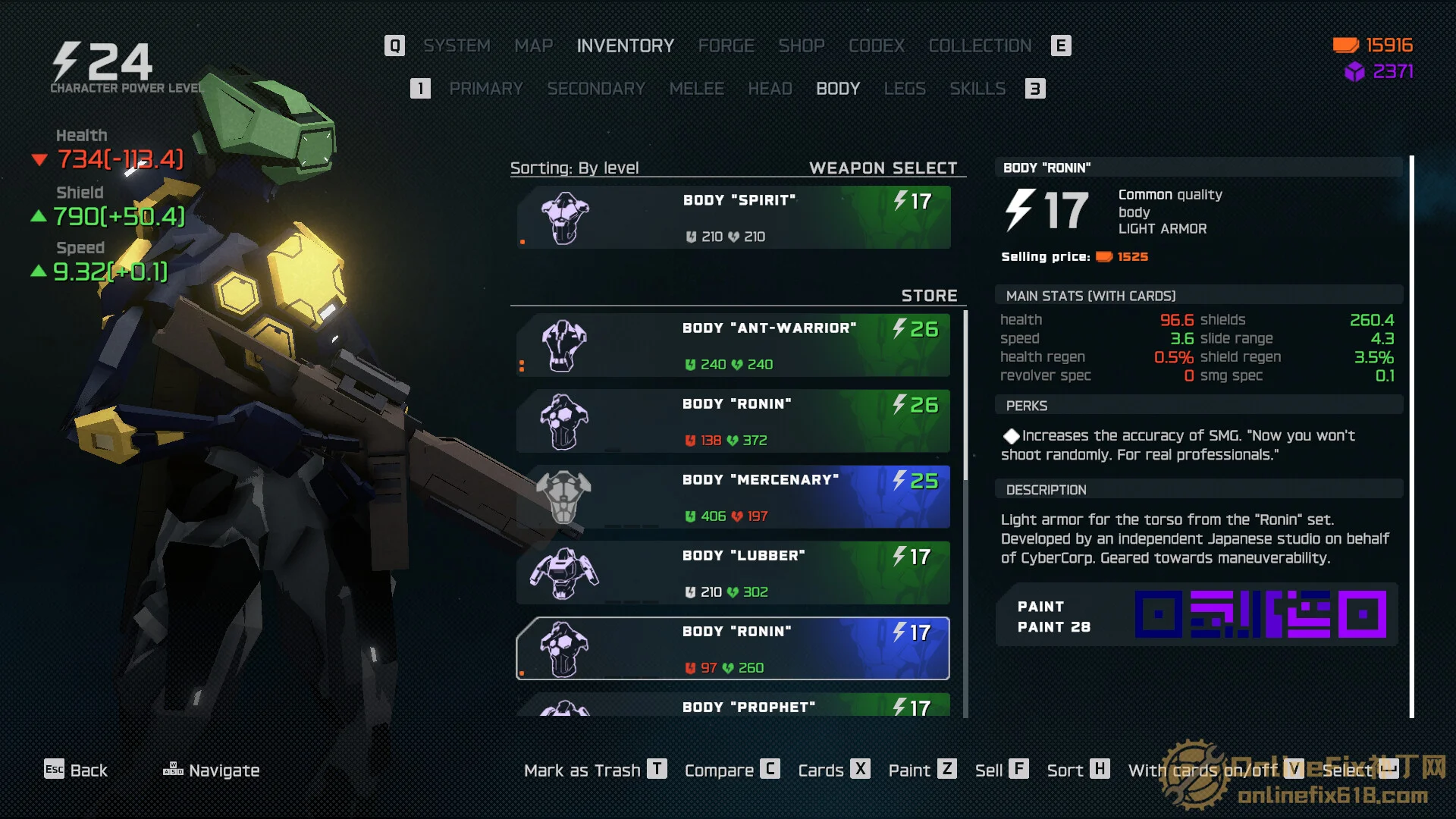
Task: Open the Forge tab
Action: [726, 45]
